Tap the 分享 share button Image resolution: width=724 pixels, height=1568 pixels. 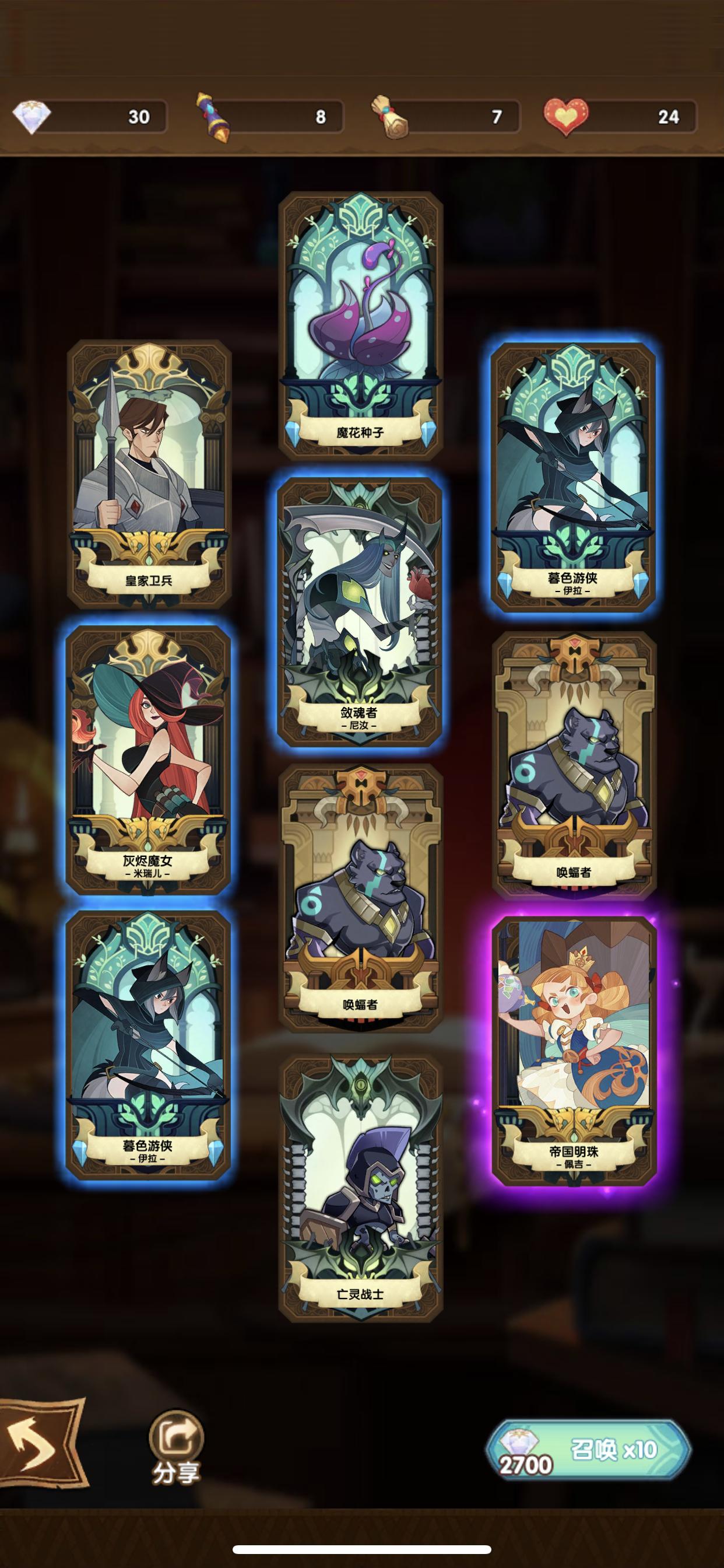tap(176, 1447)
